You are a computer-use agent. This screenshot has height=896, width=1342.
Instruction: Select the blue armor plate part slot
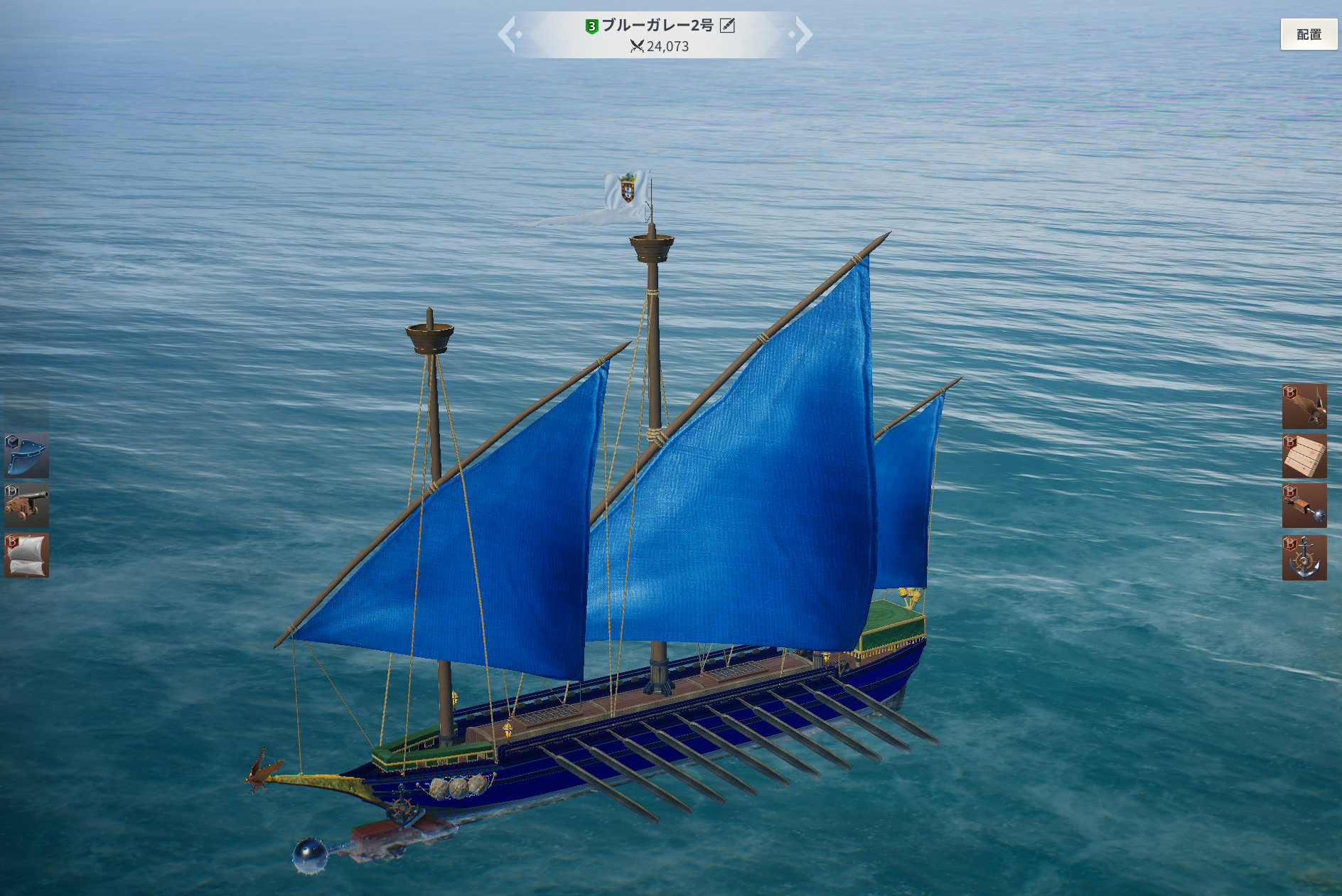pyautogui.click(x=27, y=456)
